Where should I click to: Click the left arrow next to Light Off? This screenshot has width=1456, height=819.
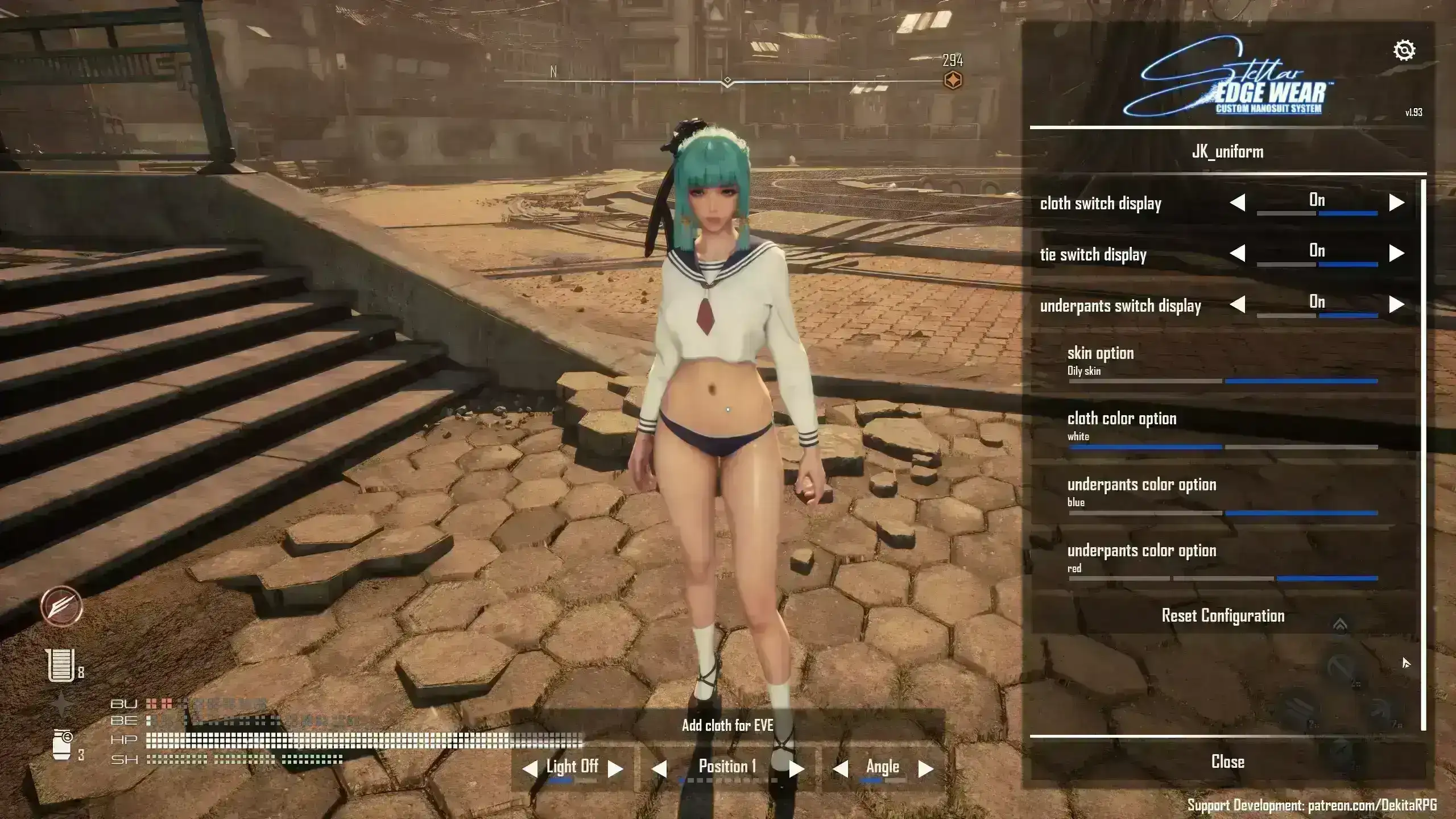pos(530,769)
